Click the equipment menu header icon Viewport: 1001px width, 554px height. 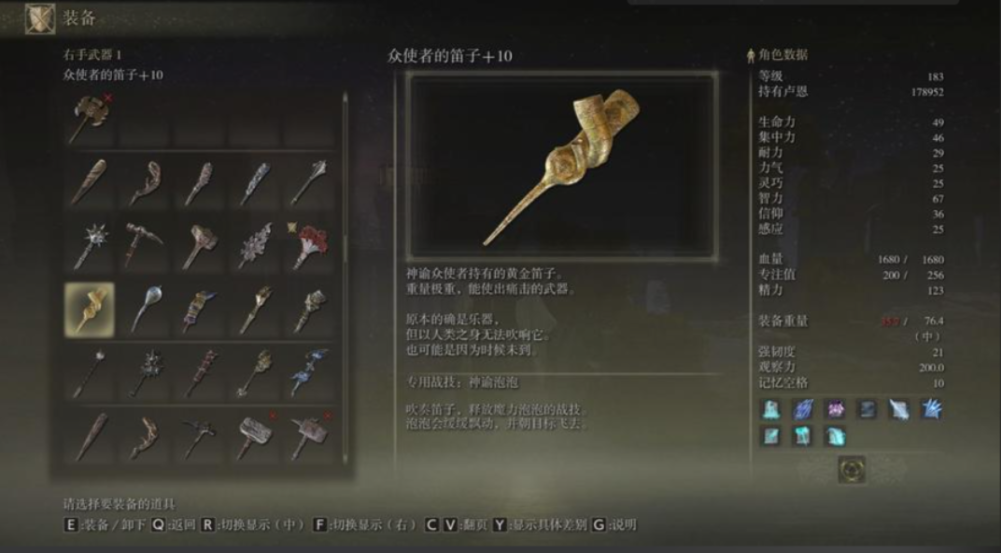click(40, 17)
